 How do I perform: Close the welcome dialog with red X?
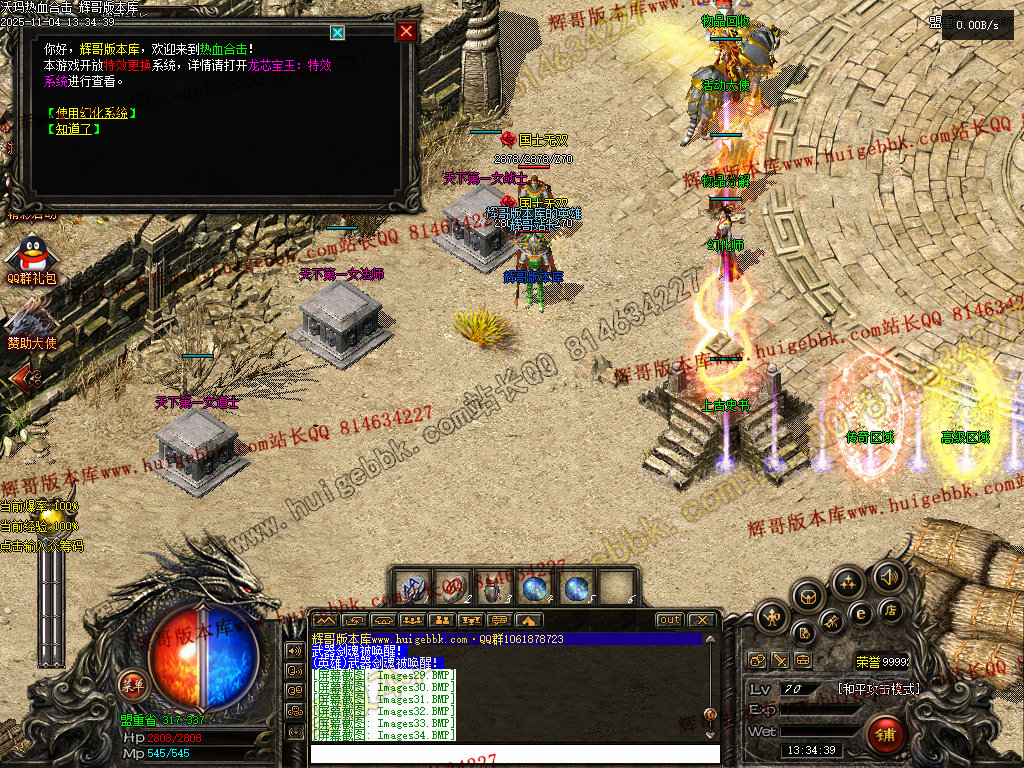click(x=406, y=31)
